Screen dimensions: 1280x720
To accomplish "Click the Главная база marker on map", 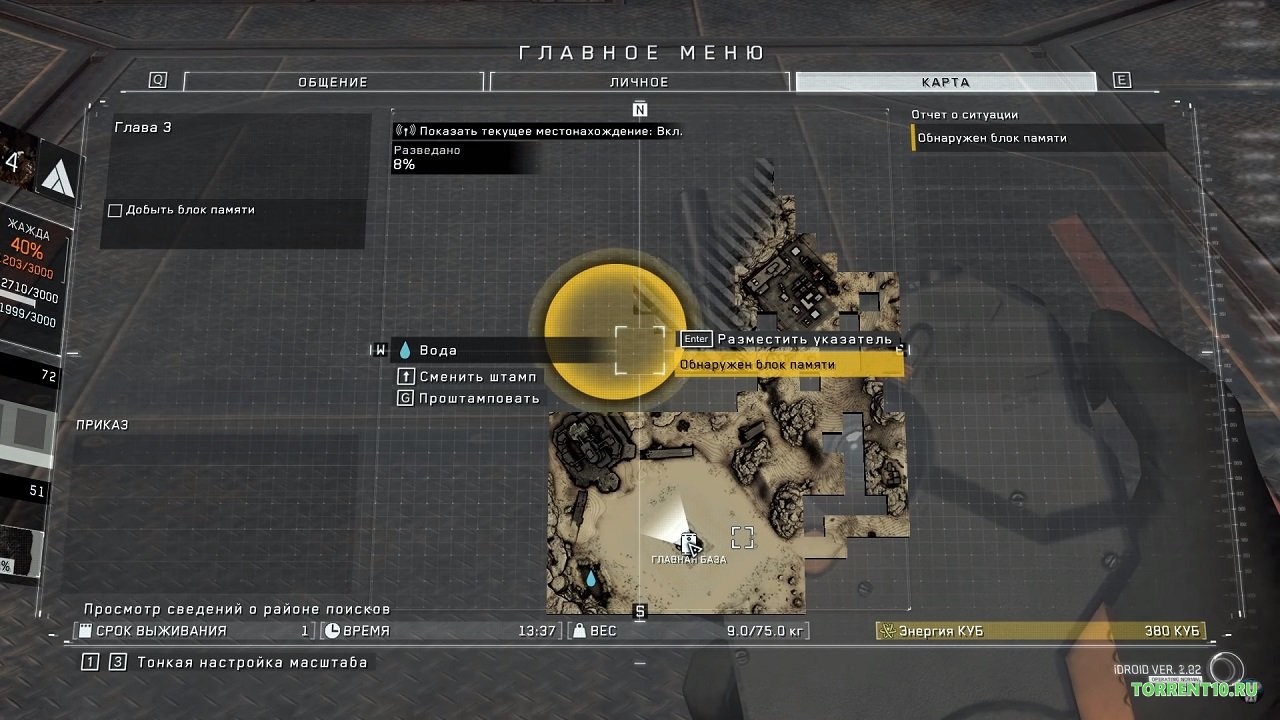I will tap(688, 544).
